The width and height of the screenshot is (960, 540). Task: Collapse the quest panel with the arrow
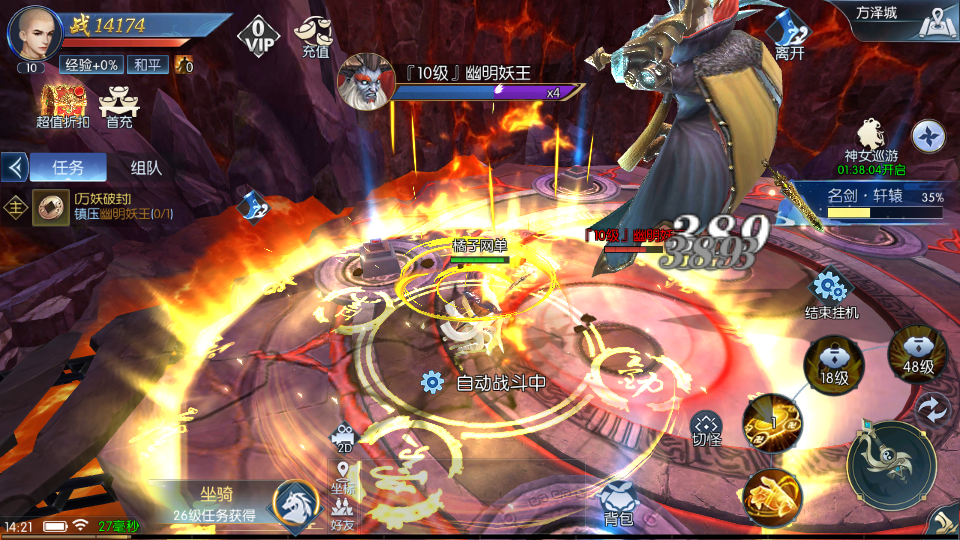click(x=15, y=166)
